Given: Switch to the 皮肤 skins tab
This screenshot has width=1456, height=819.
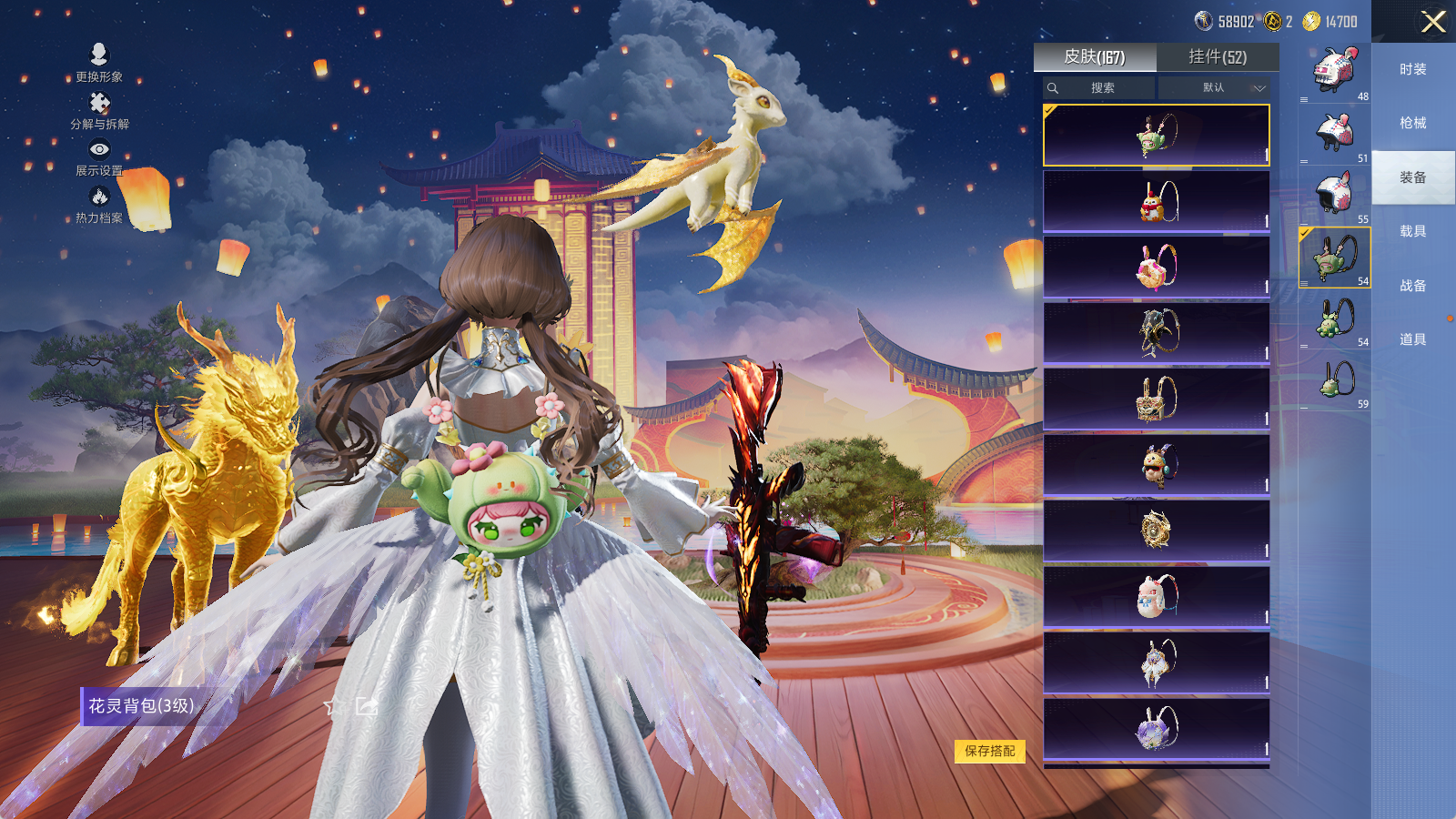Looking at the screenshot, I should pos(1095,57).
